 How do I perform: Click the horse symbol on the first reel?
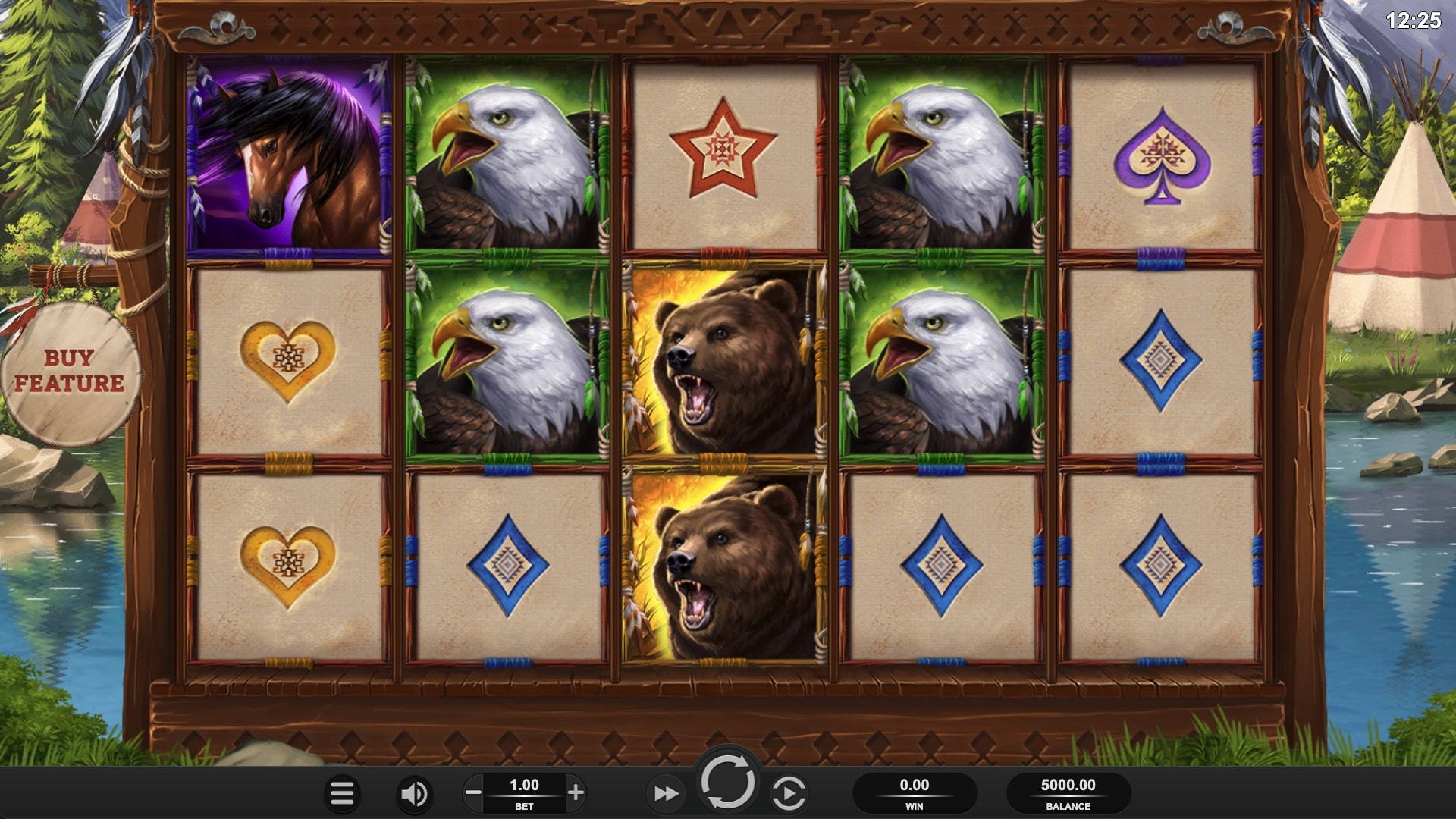[x=289, y=156]
